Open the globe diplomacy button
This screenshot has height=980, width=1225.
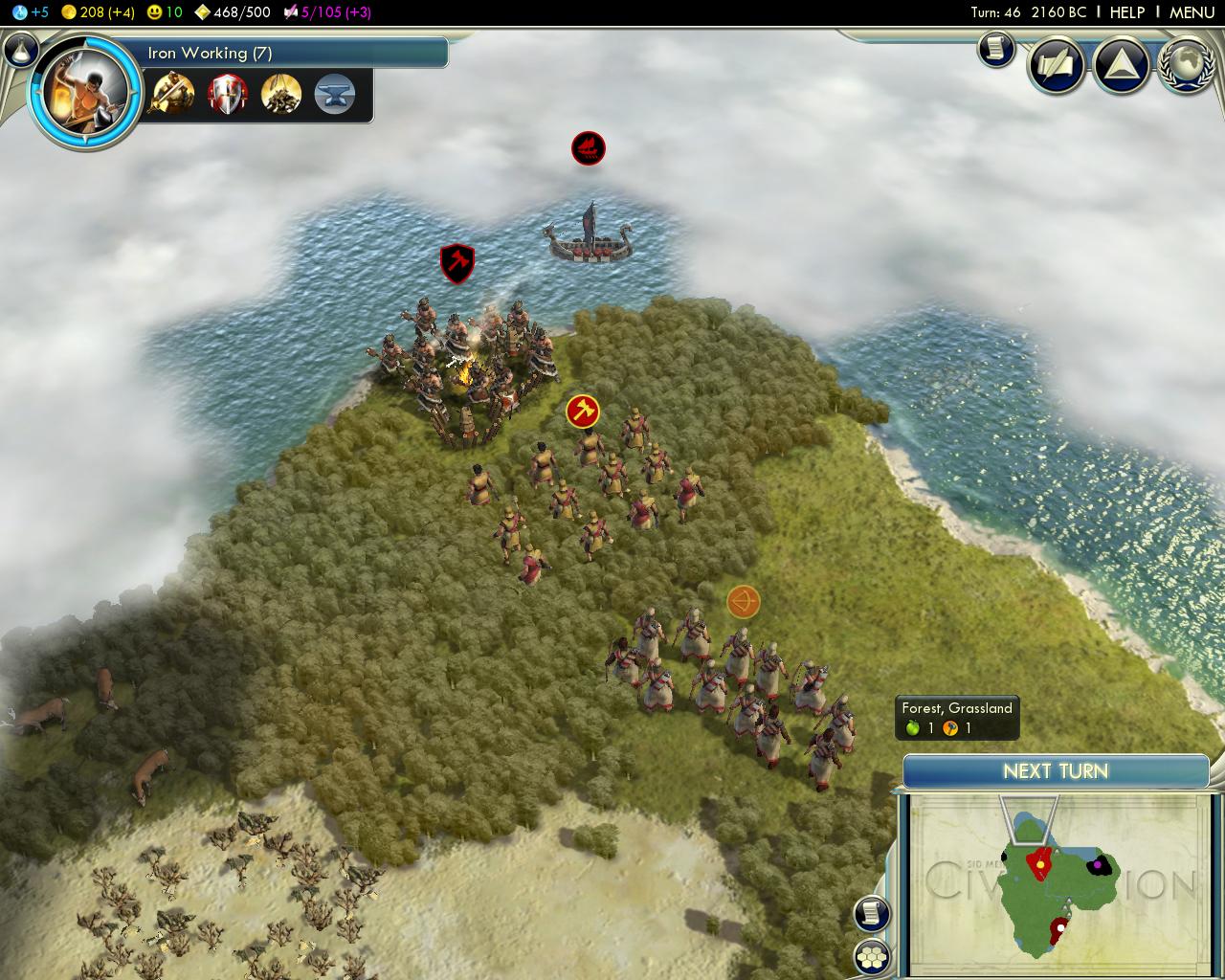pos(1186,65)
